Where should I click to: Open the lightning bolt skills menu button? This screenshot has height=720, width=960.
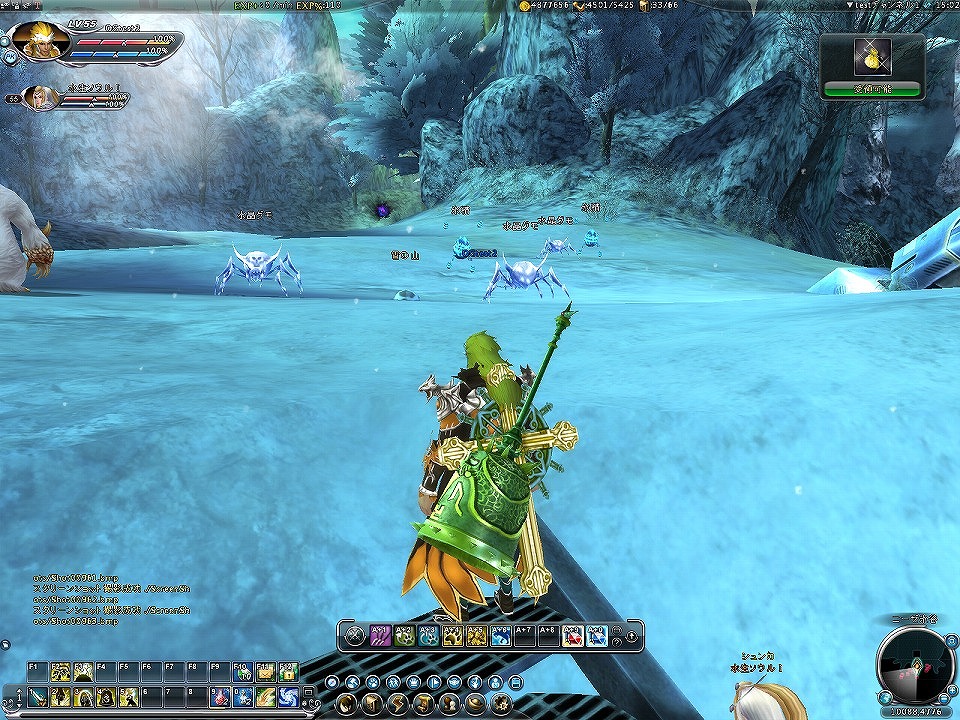click(x=399, y=703)
